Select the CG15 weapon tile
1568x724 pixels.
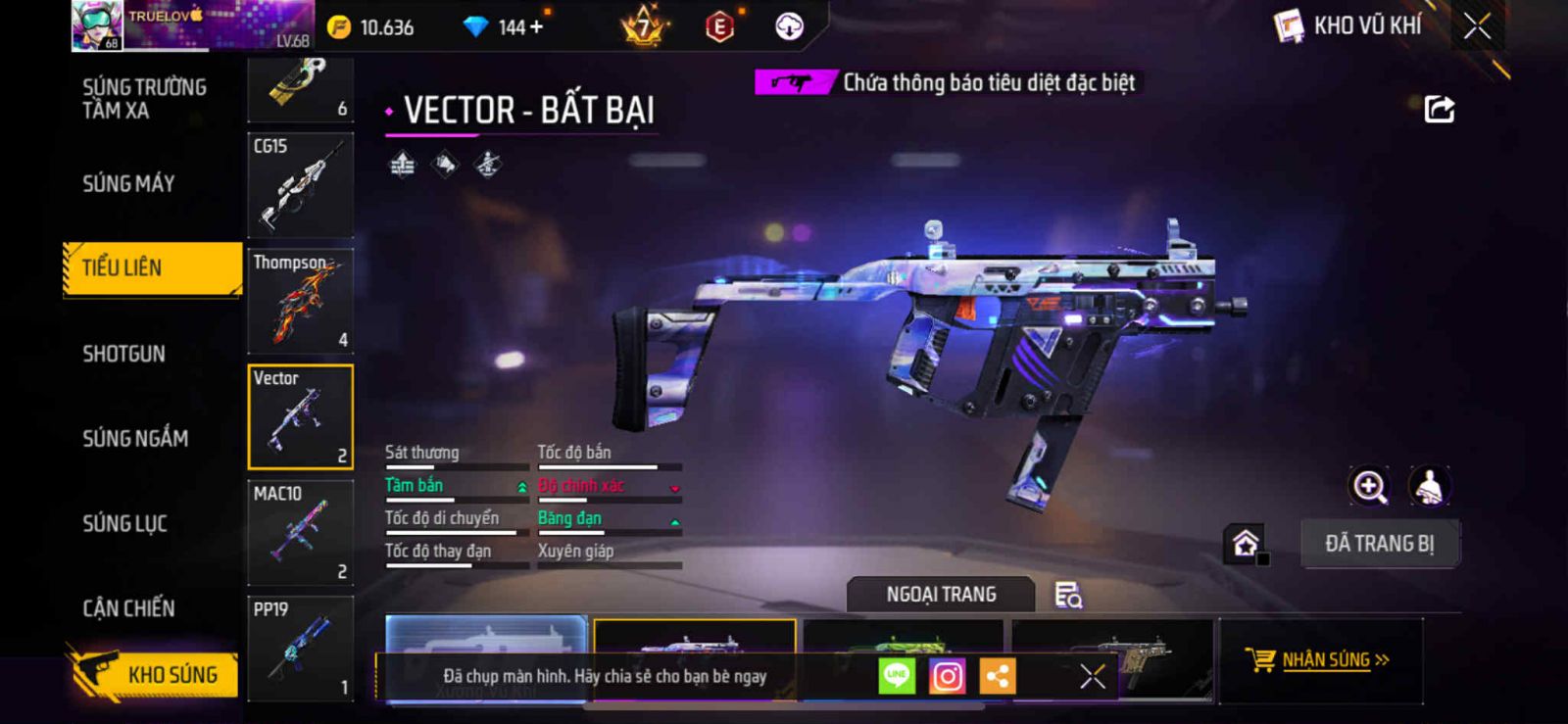300,184
